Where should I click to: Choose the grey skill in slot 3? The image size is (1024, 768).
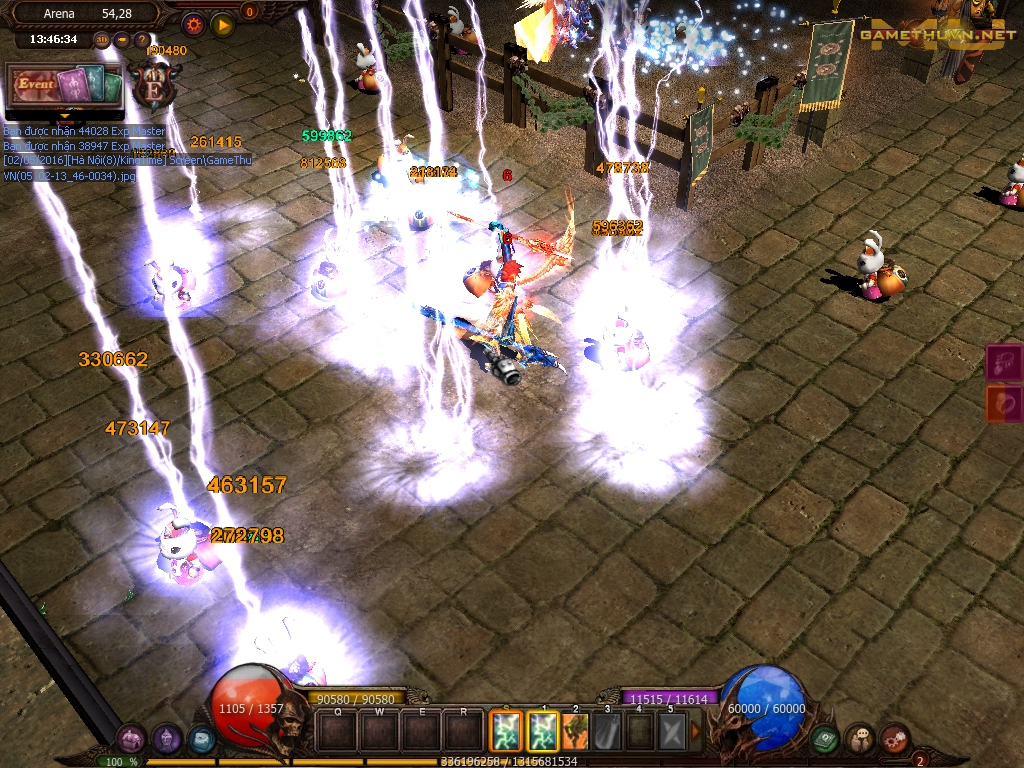(607, 731)
